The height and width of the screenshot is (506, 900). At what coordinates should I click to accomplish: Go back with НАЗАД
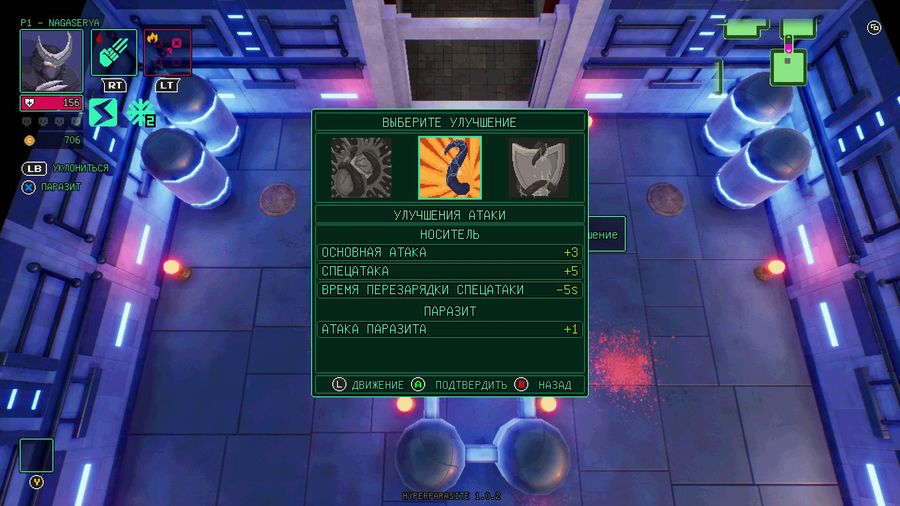click(544, 385)
